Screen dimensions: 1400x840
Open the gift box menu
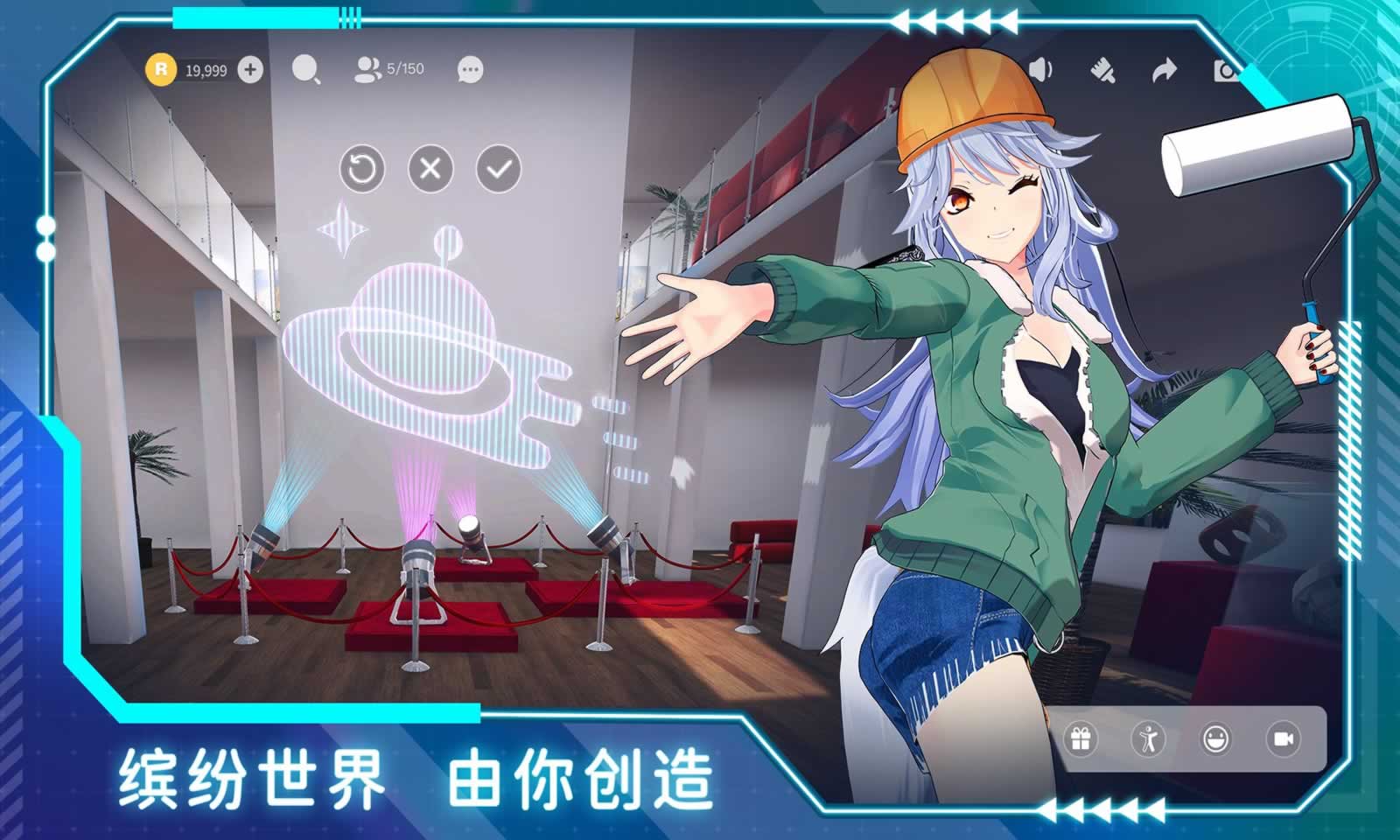click(1082, 741)
